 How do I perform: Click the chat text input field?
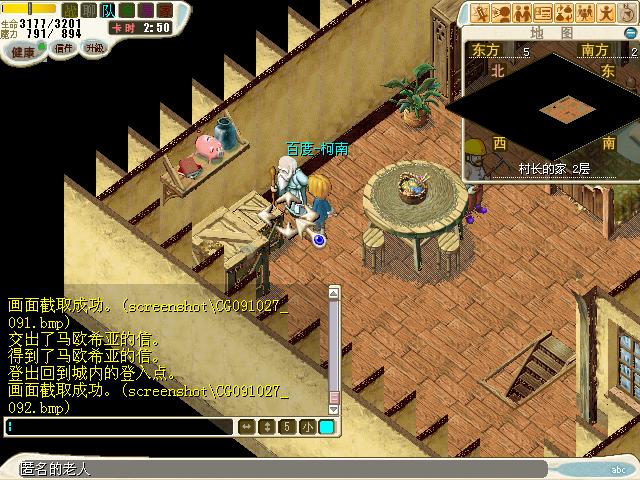118,427
